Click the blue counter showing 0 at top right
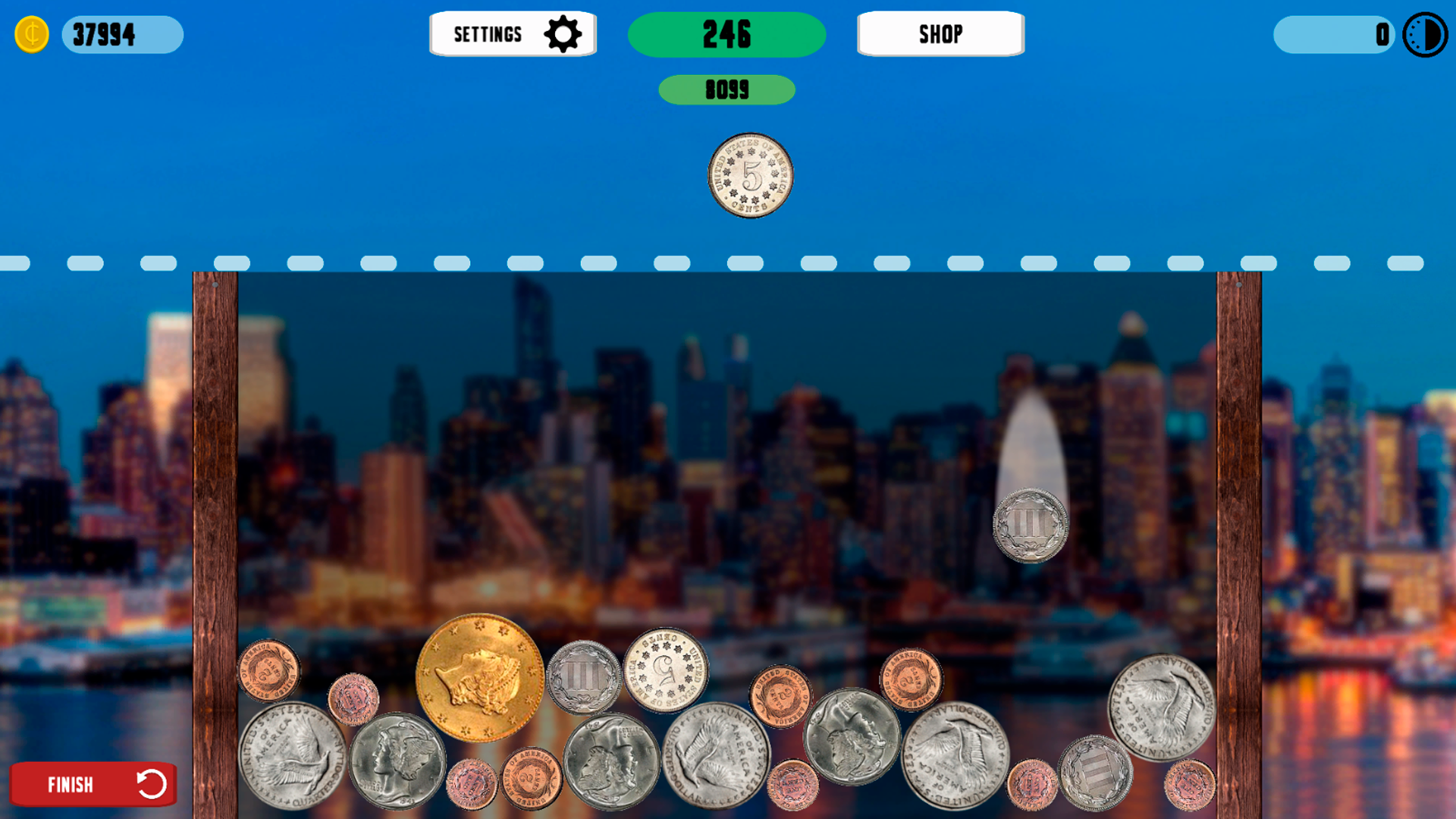This screenshot has width=1456, height=819. pos(1335,33)
